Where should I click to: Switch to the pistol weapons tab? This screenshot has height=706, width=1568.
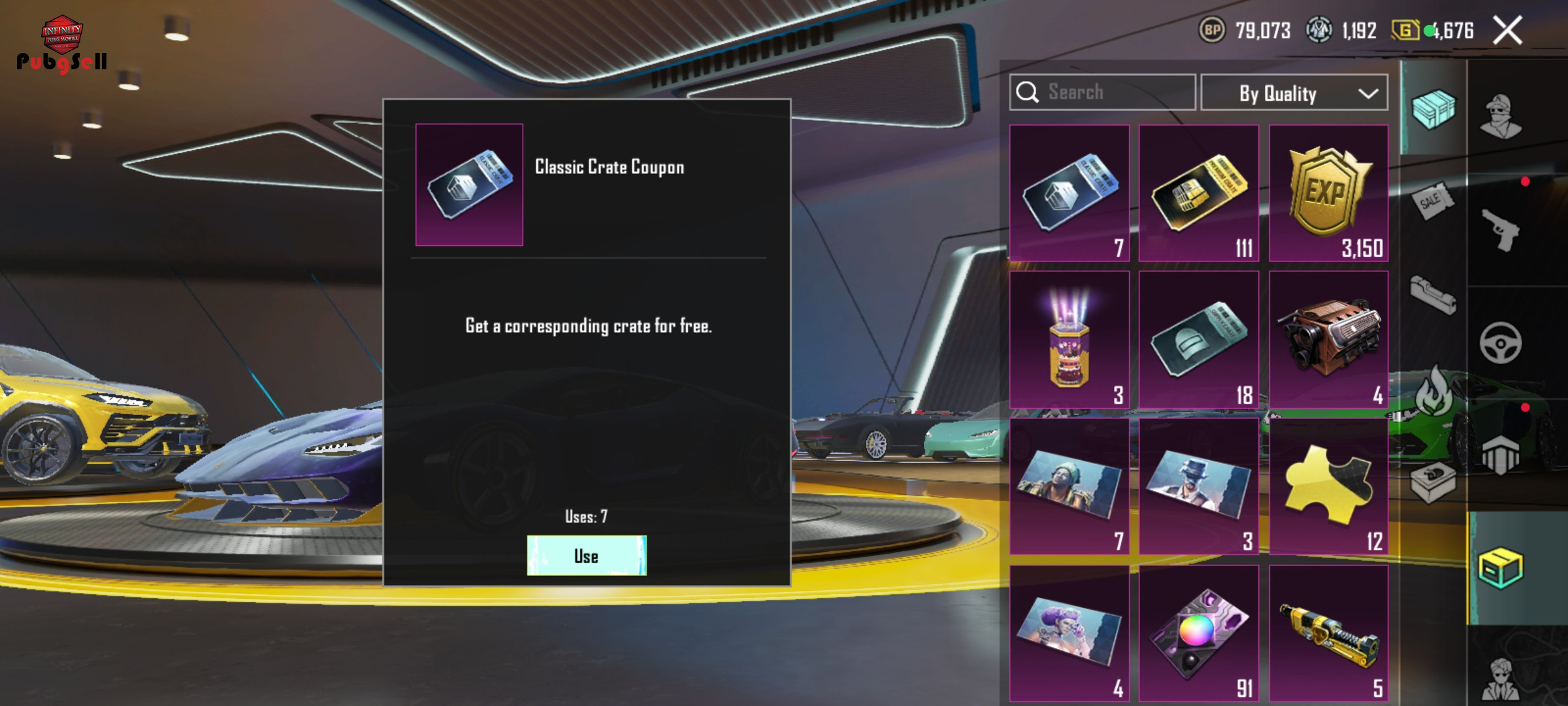1501,230
